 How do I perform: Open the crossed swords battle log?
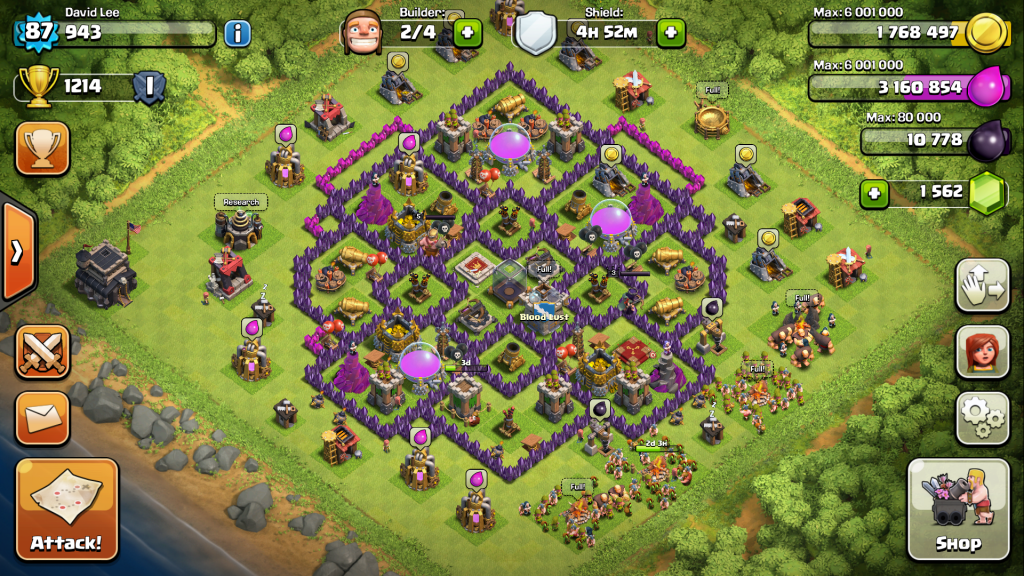[x=42, y=352]
